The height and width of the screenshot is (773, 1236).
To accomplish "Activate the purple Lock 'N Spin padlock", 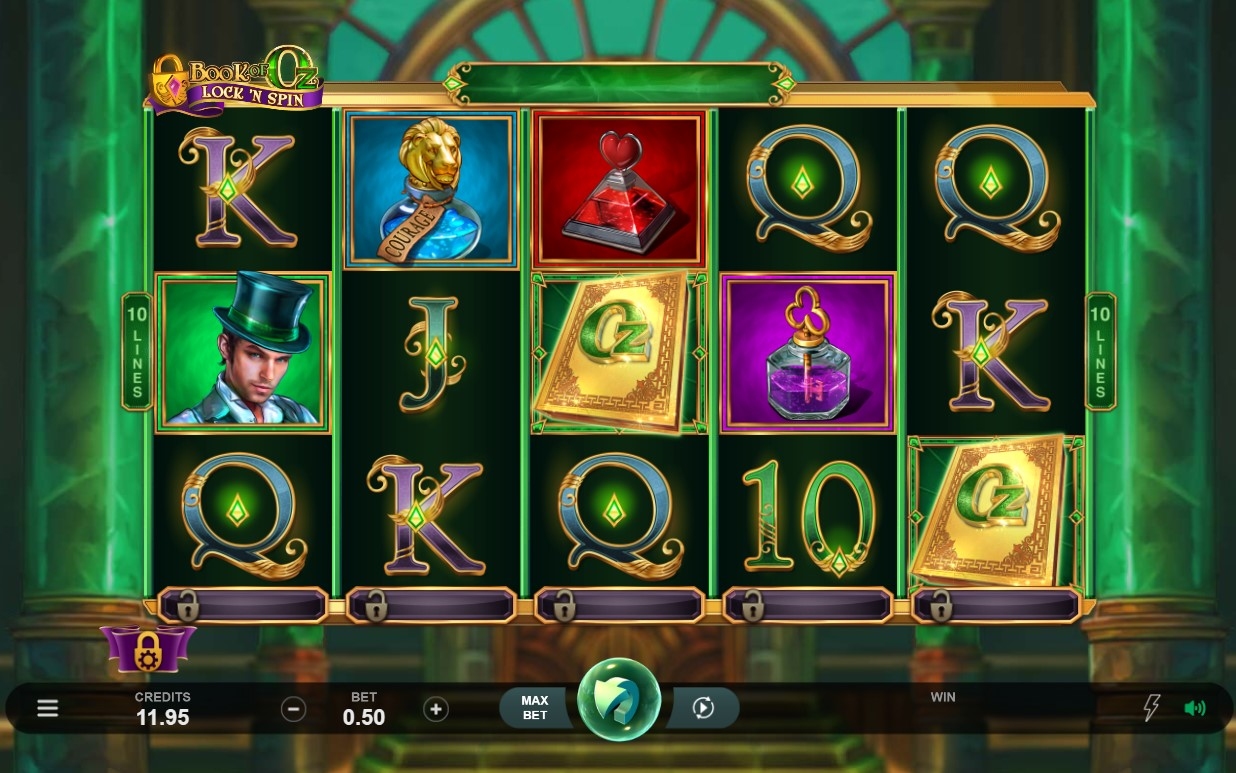I will (x=148, y=647).
